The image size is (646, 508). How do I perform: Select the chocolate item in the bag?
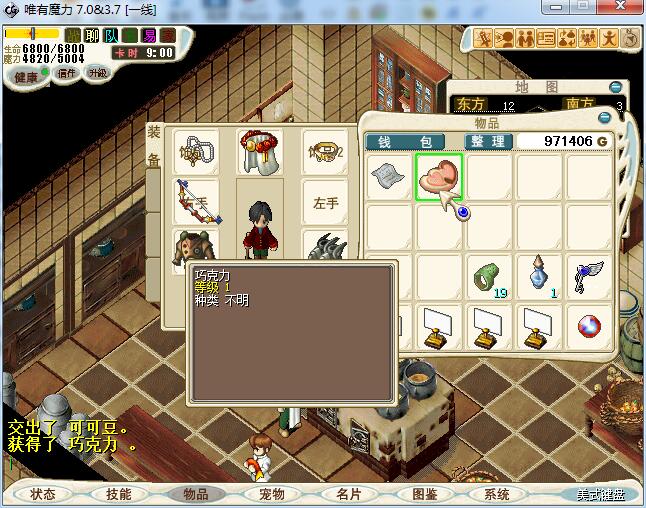coord(440,177)
